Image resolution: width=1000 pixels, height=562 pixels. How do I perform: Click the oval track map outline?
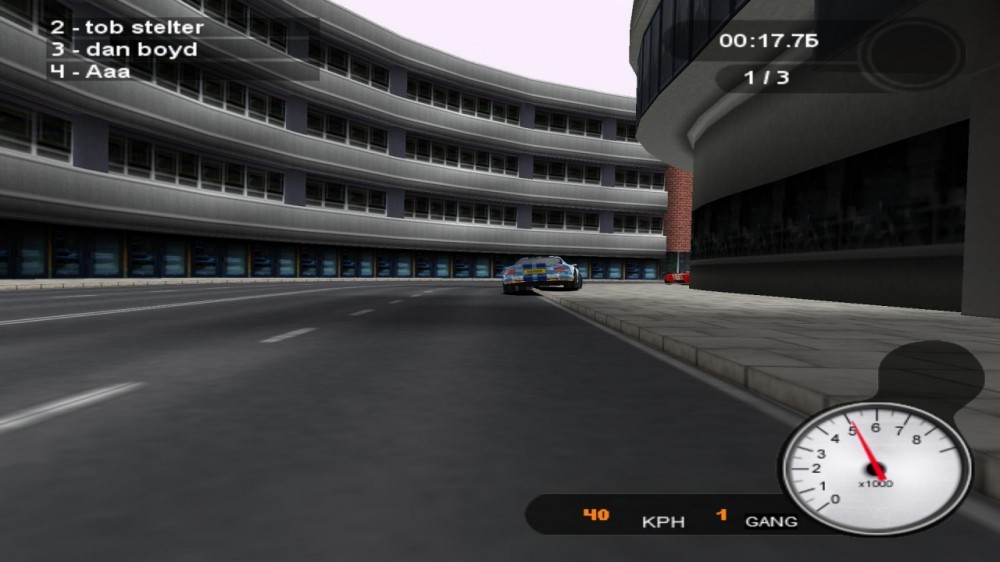912,53
